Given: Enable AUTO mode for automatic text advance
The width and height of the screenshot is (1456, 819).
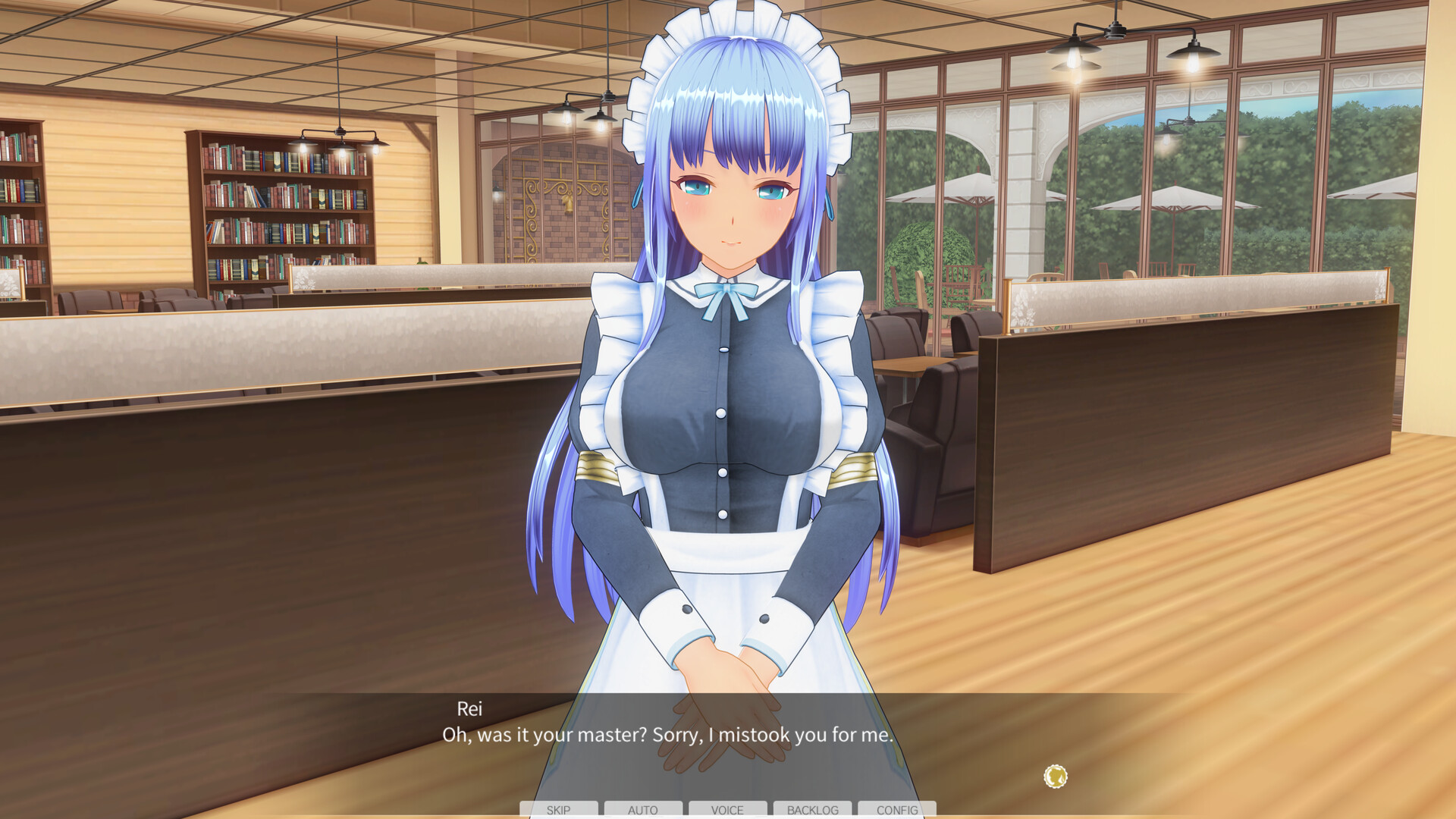Looking at the screenshot, I should click(643, 810).
